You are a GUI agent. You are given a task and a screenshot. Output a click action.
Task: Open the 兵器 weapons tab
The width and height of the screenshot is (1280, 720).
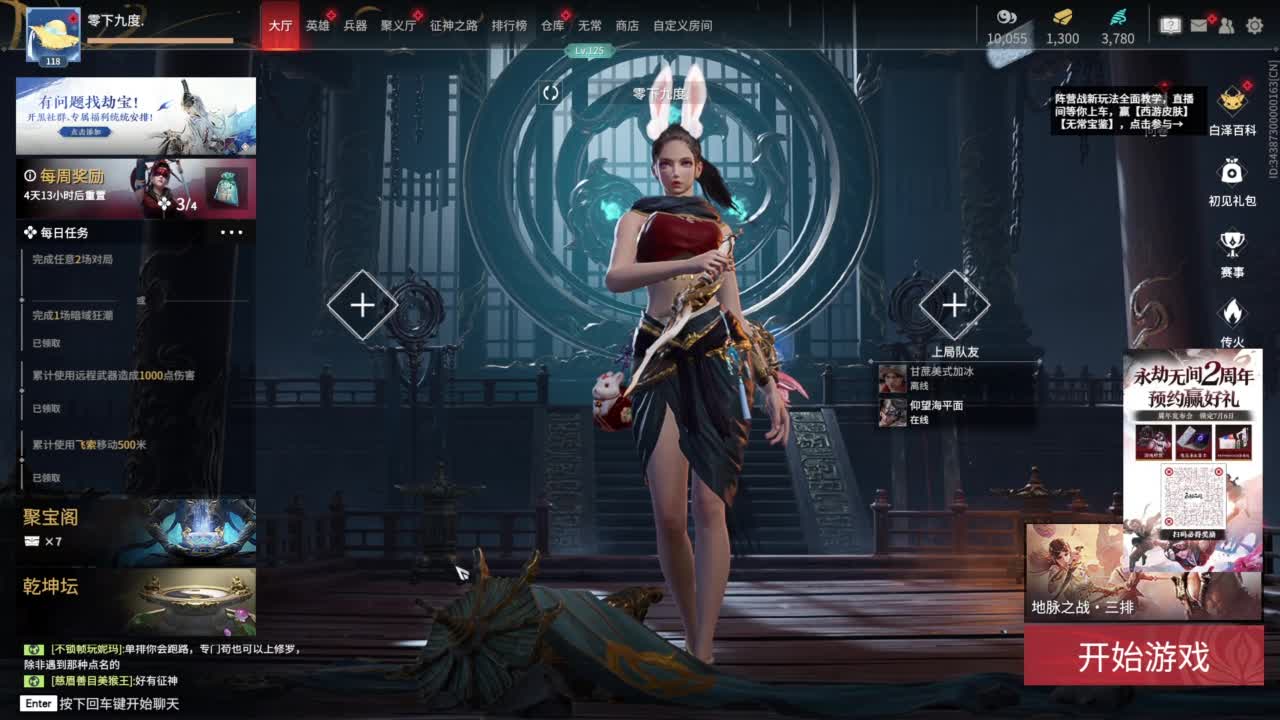[355, 26]
